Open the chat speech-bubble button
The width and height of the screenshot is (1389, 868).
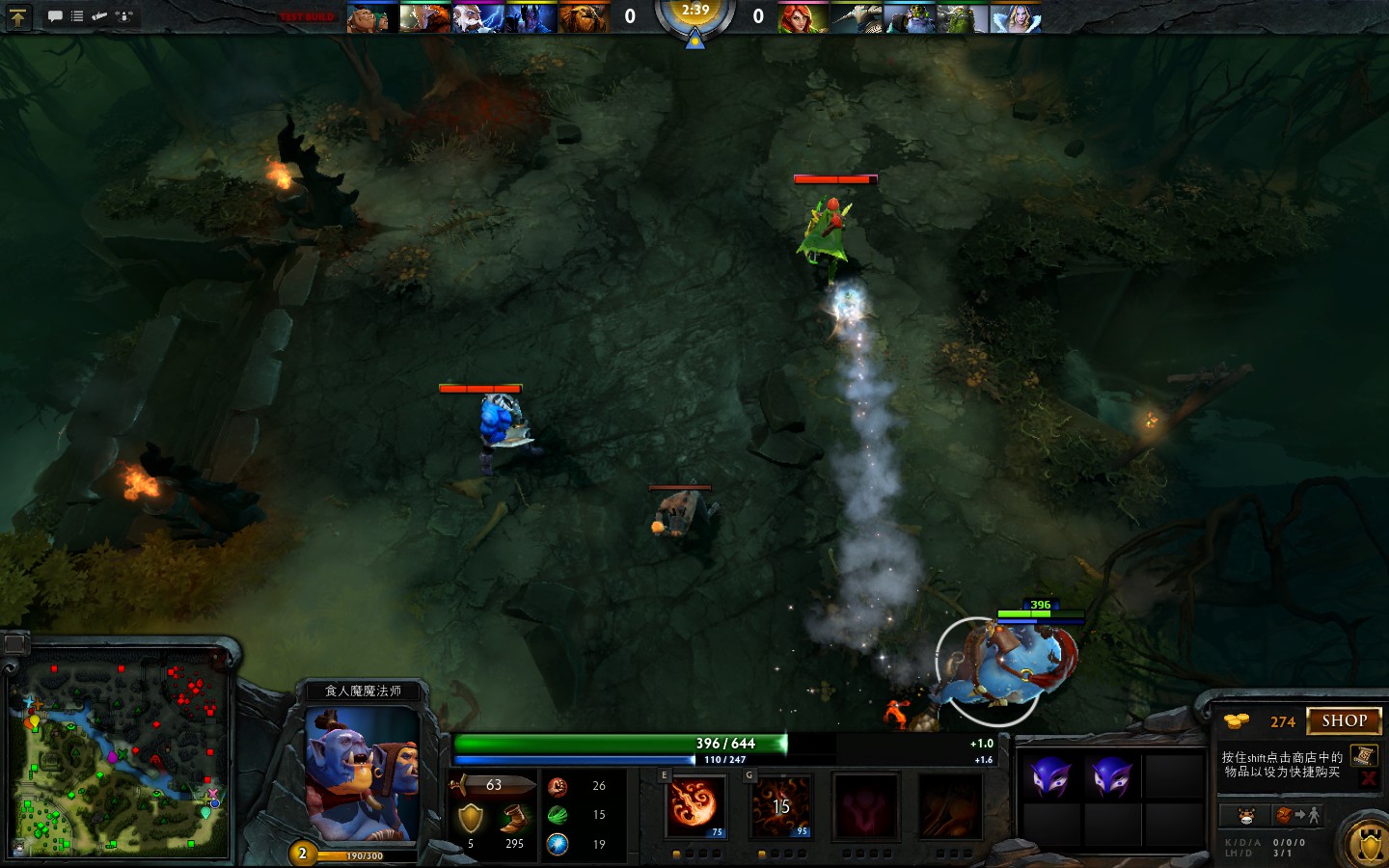click(x=55, y=16)
